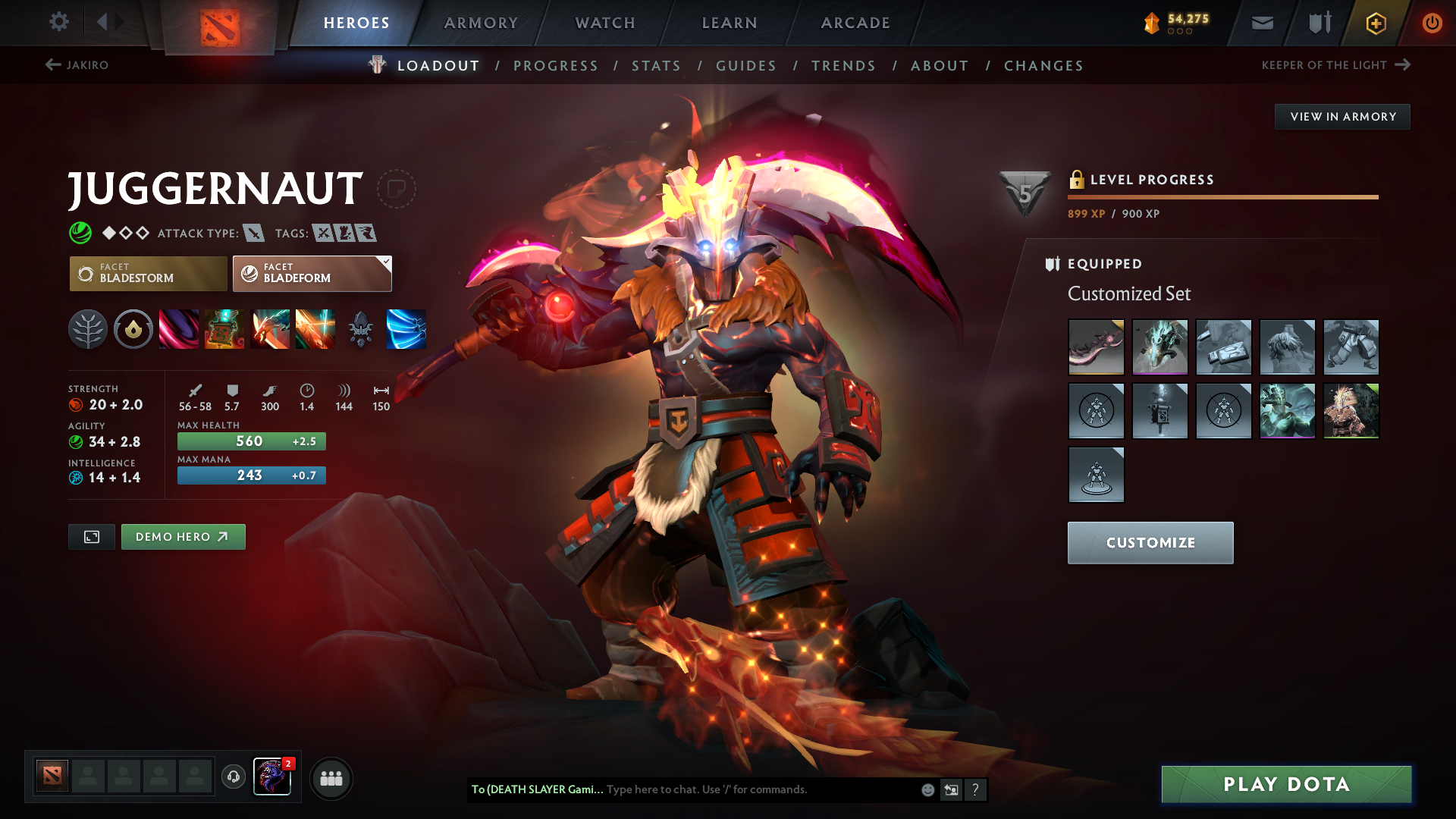The width and height of the screenshot is (1456, 819).
Task: Open the gold Dota Plus icon
Action: [1375, 23]
